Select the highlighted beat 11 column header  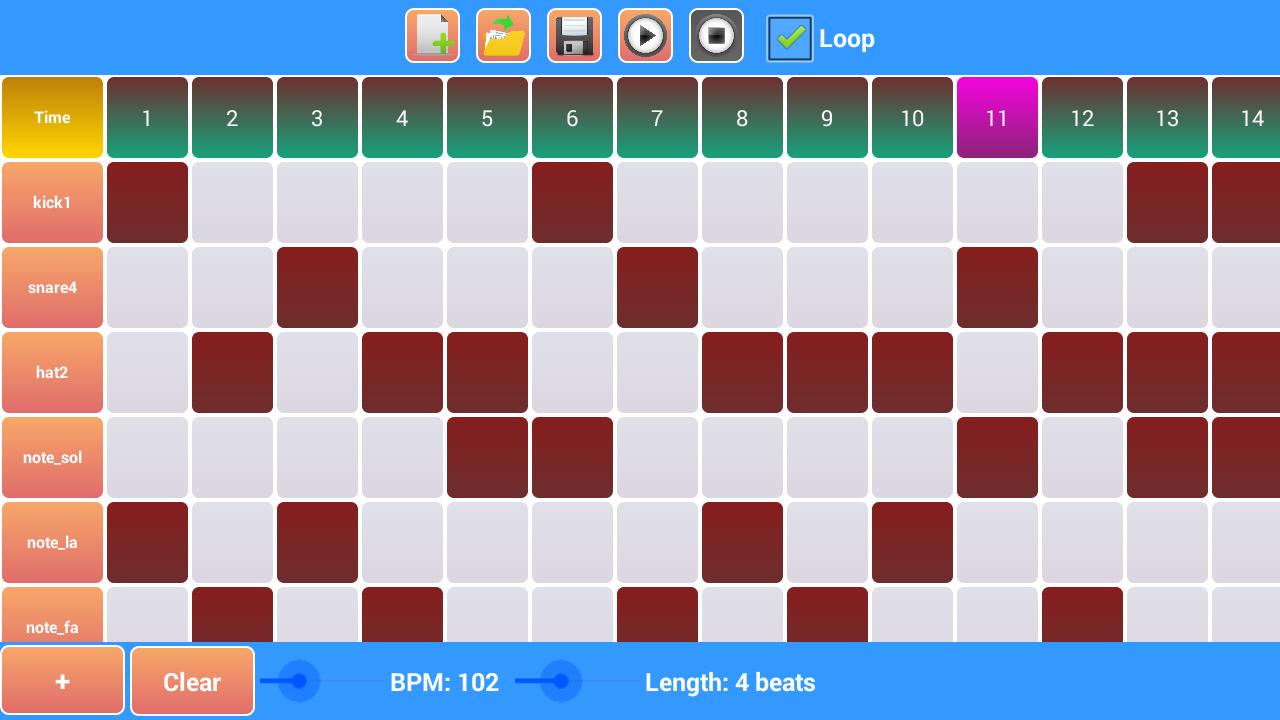(x=997, y=117)
